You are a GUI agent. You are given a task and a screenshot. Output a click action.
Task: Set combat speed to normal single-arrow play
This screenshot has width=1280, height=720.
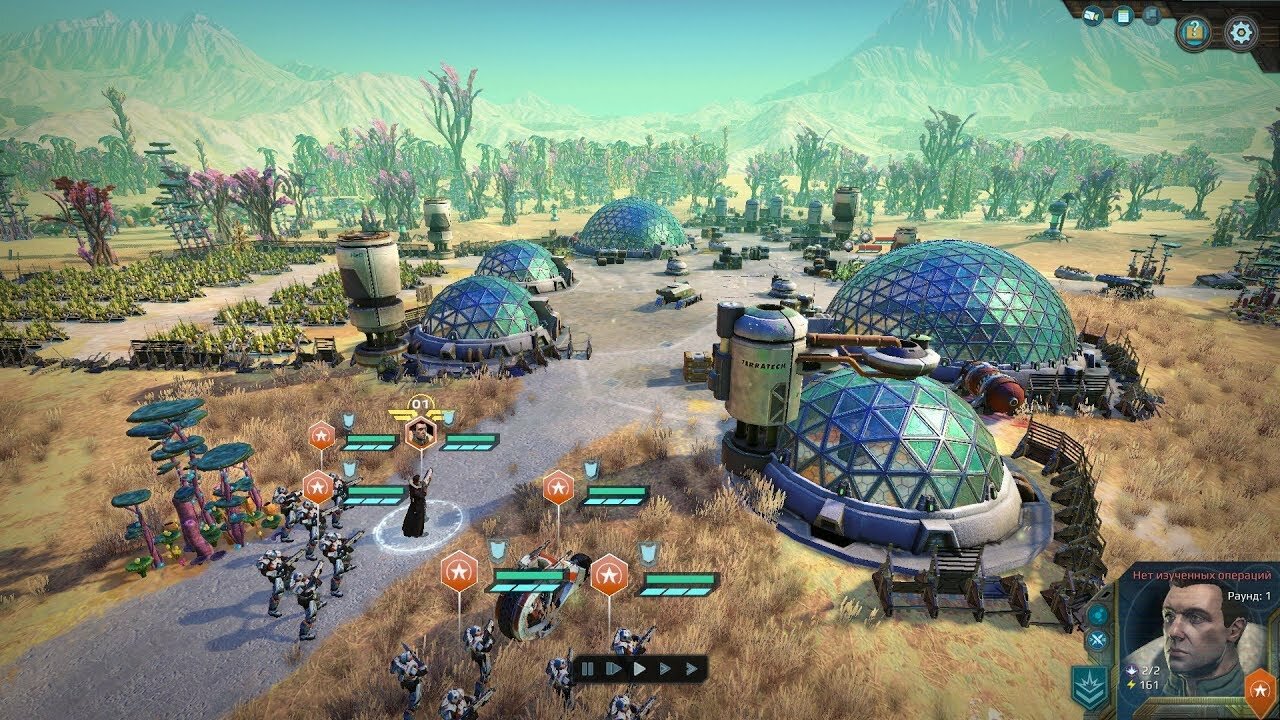[x=639, y=668]
